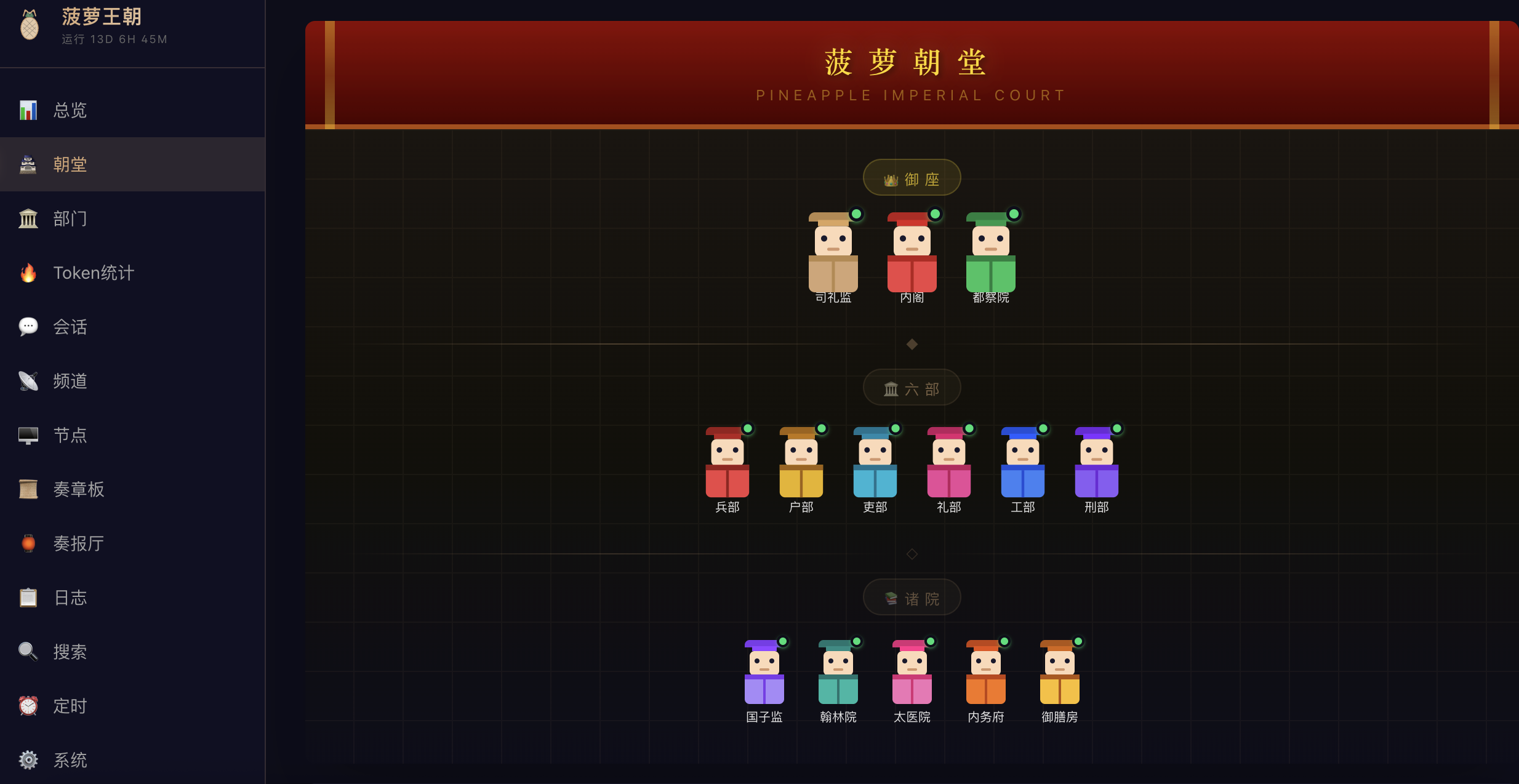
Task: Switch to the 总览 menu item
Action: point(70,110)
